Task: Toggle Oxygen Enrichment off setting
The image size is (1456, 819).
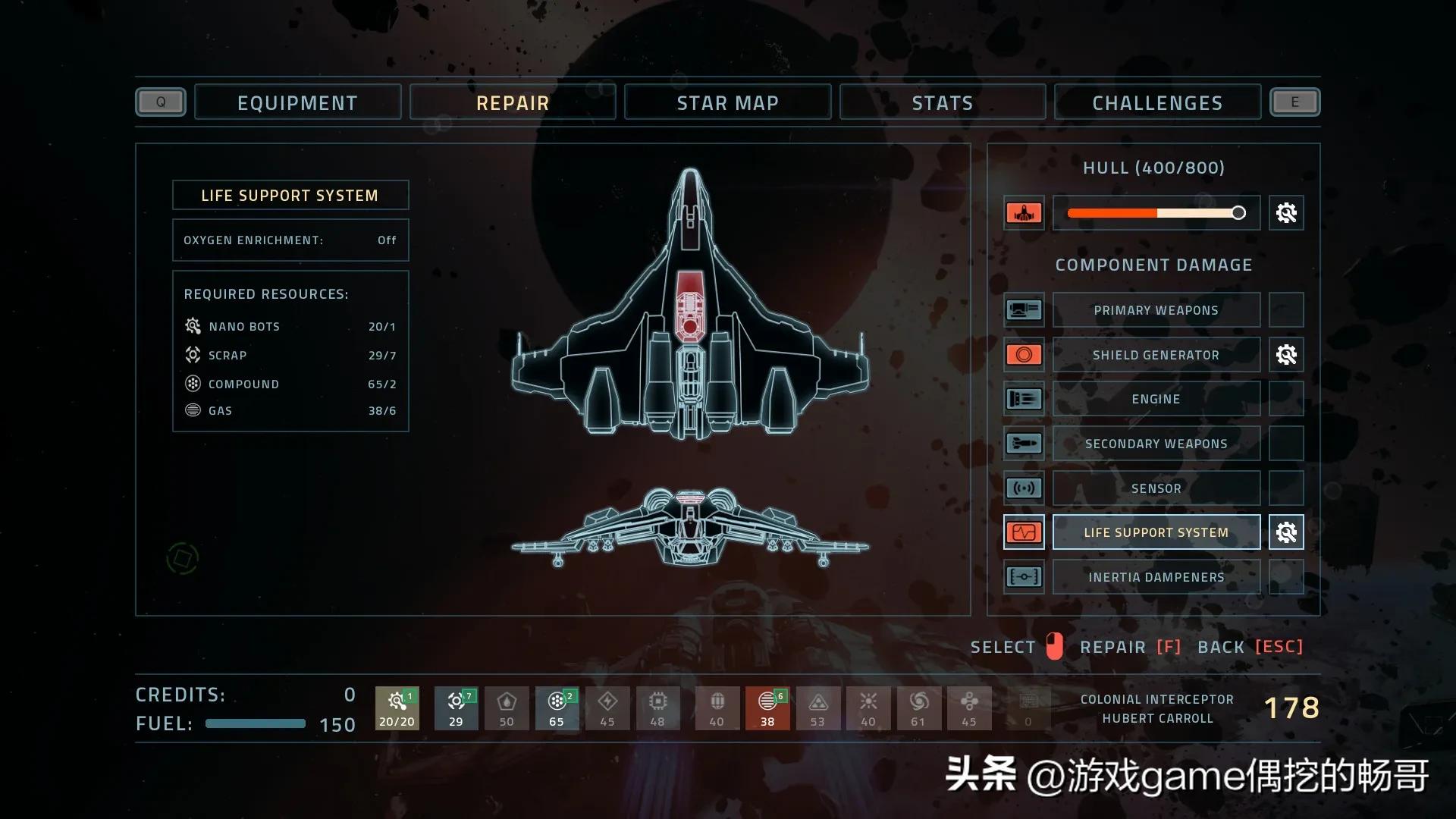Action: coord(290,240)
